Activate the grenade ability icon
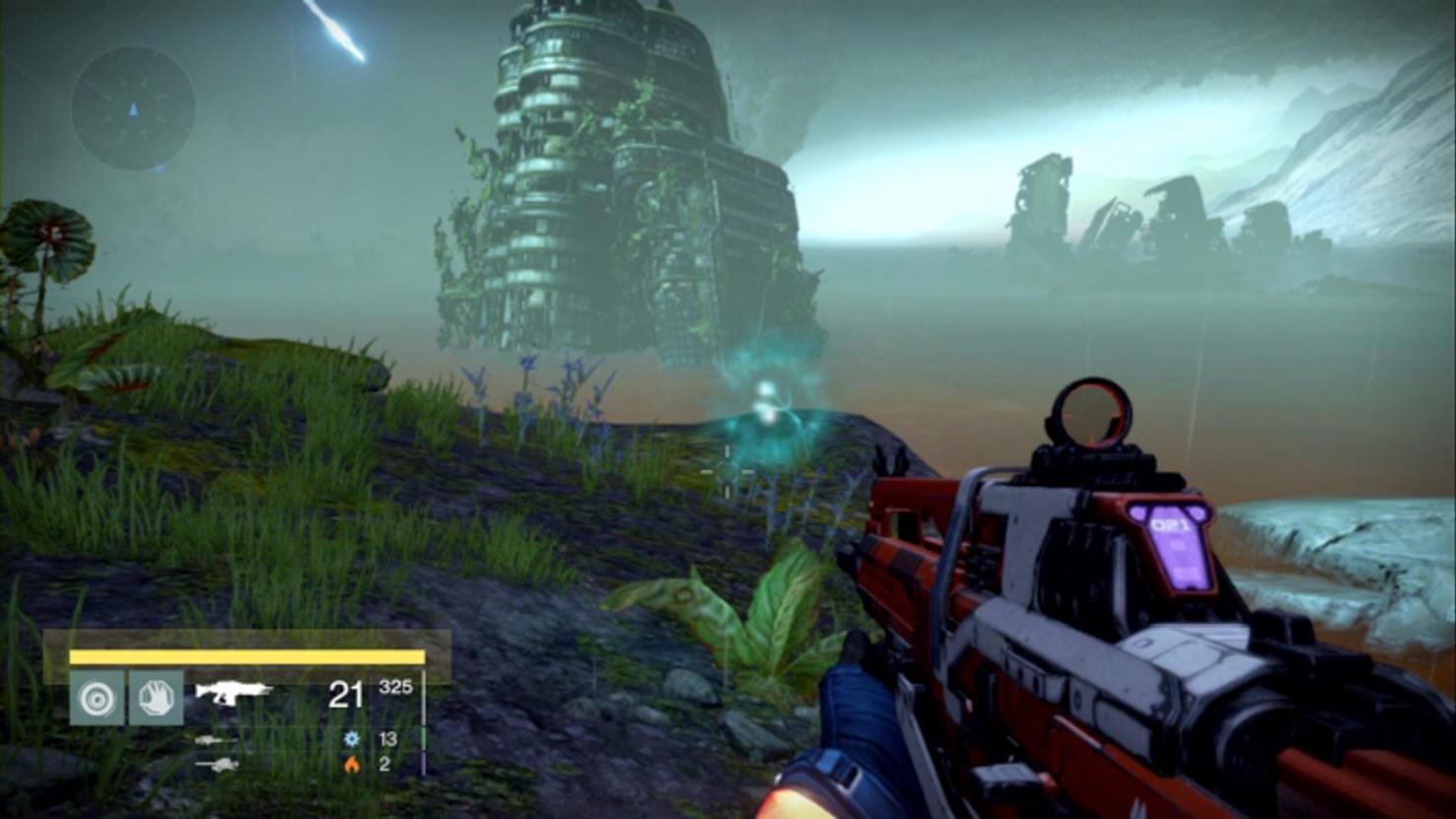 (x=97, y=698)
